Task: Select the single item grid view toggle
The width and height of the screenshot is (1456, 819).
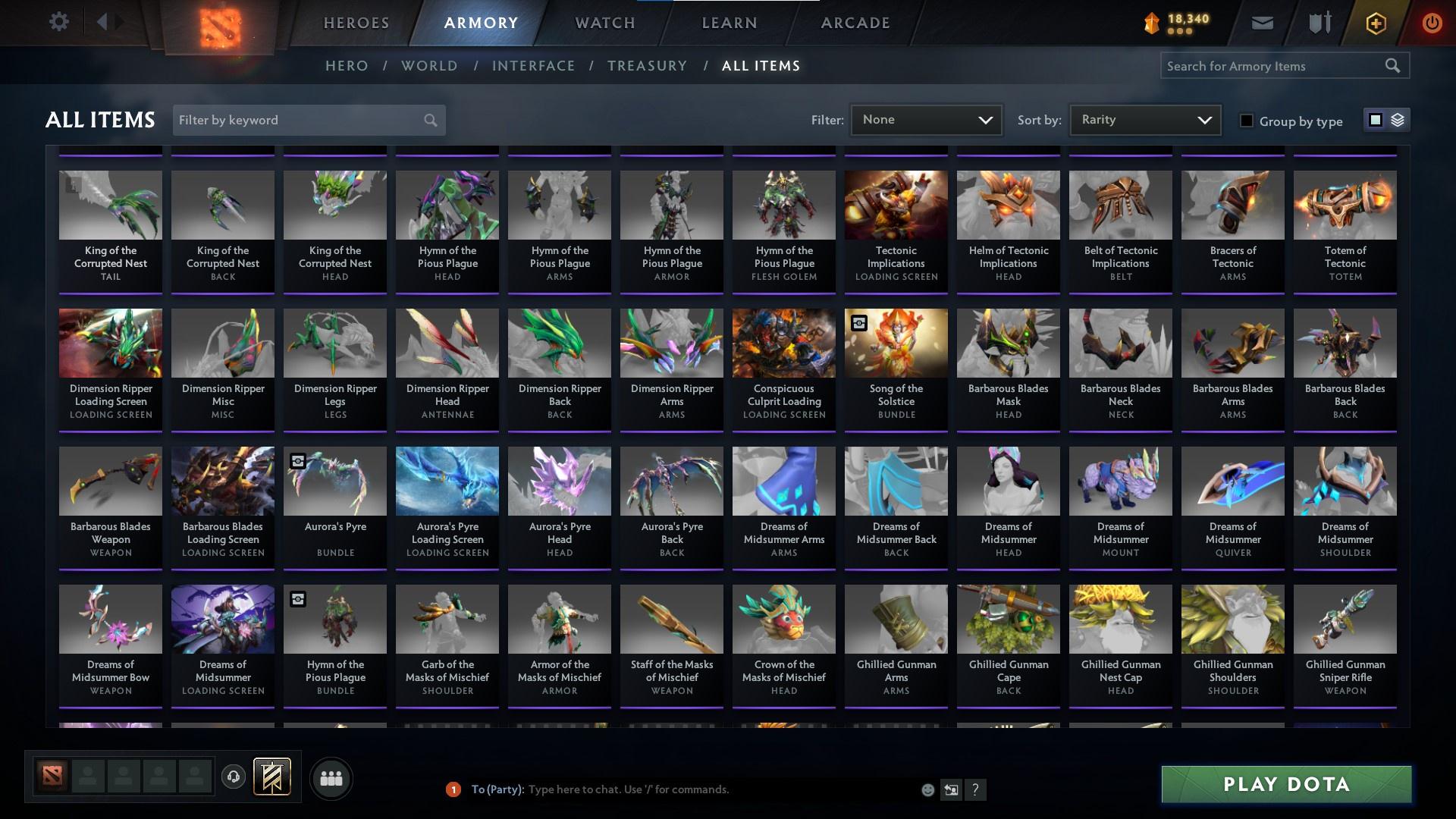Action: coord(1376,120)
